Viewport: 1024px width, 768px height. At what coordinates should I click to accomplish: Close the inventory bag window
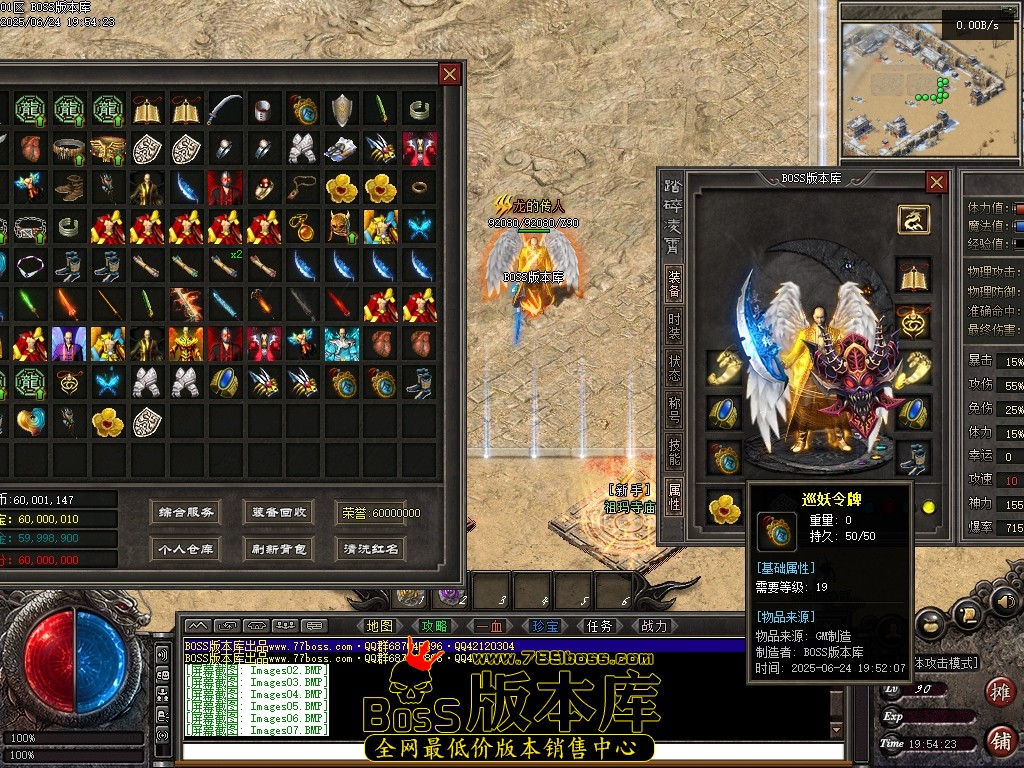450,74
